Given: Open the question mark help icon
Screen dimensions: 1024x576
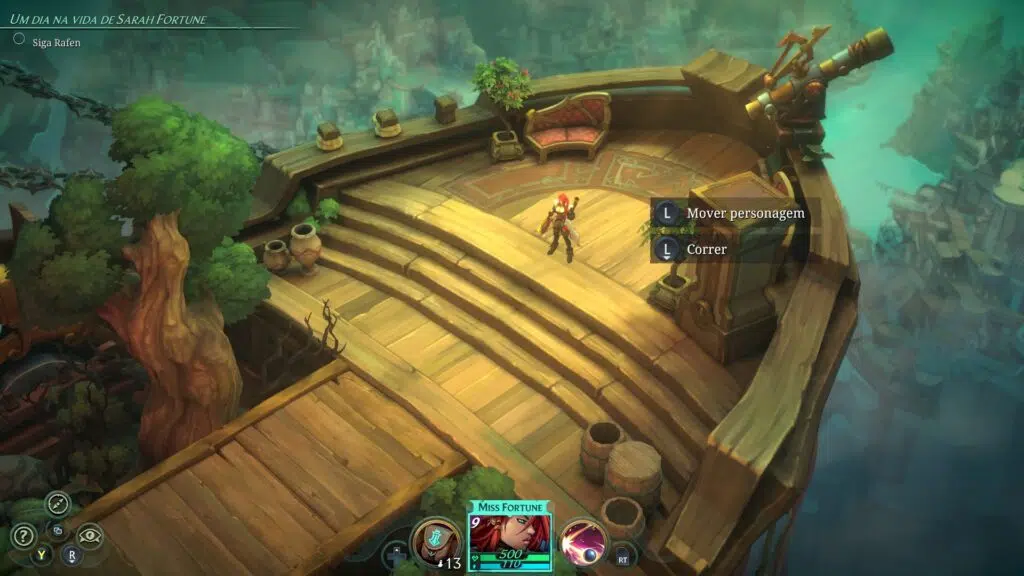Looking at the screenshot, I should click(23, 536).
